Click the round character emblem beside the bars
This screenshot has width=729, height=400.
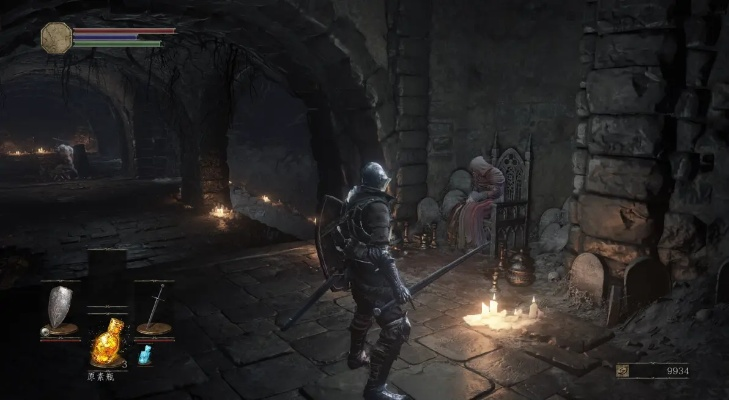(x=56, y=37)
